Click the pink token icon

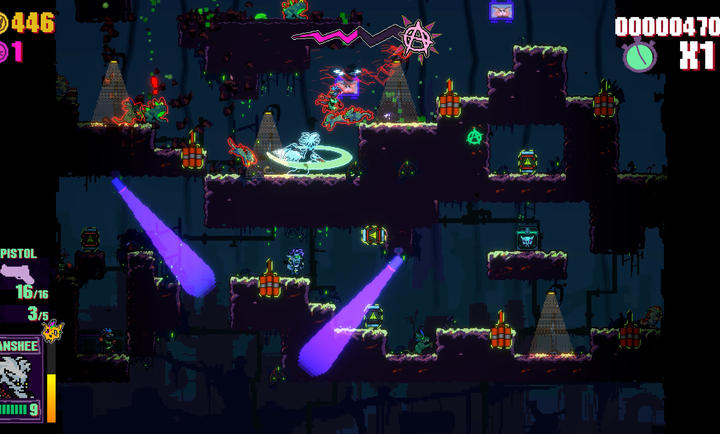[3, 52]
